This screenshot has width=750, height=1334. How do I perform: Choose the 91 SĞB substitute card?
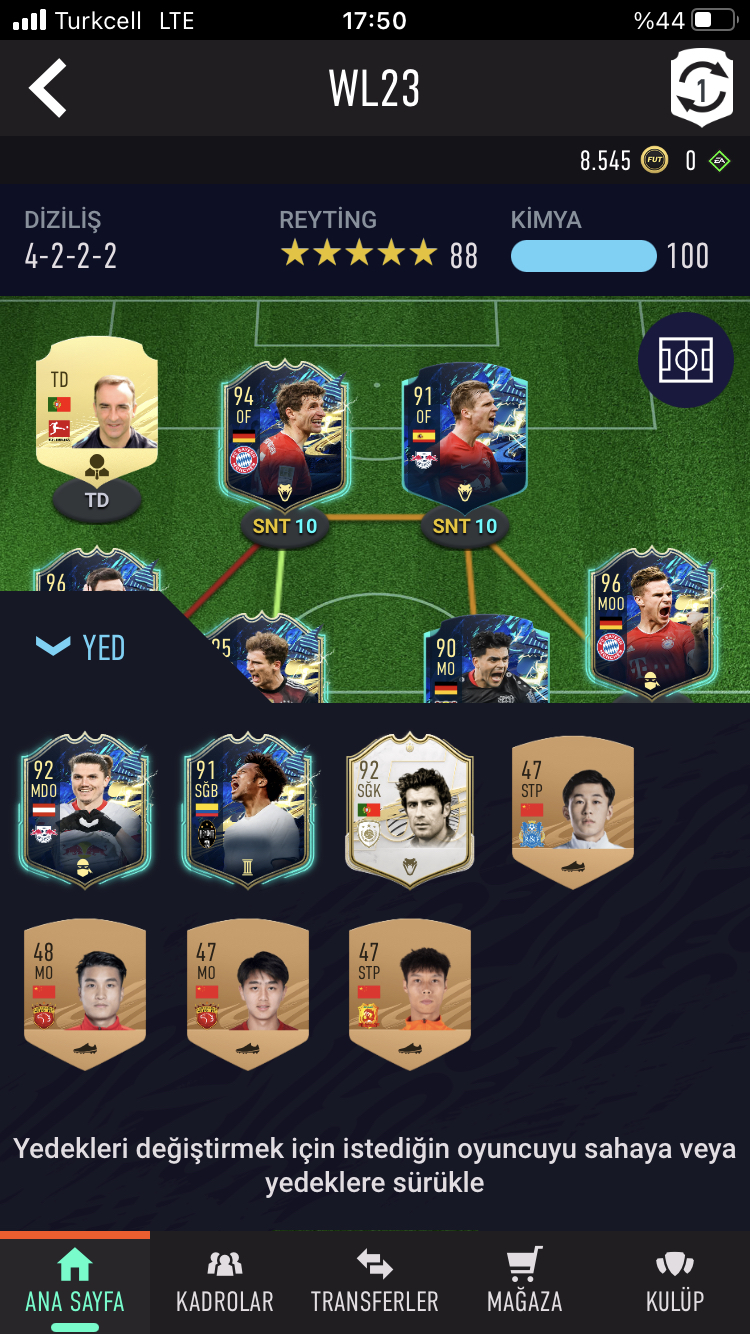248,805
